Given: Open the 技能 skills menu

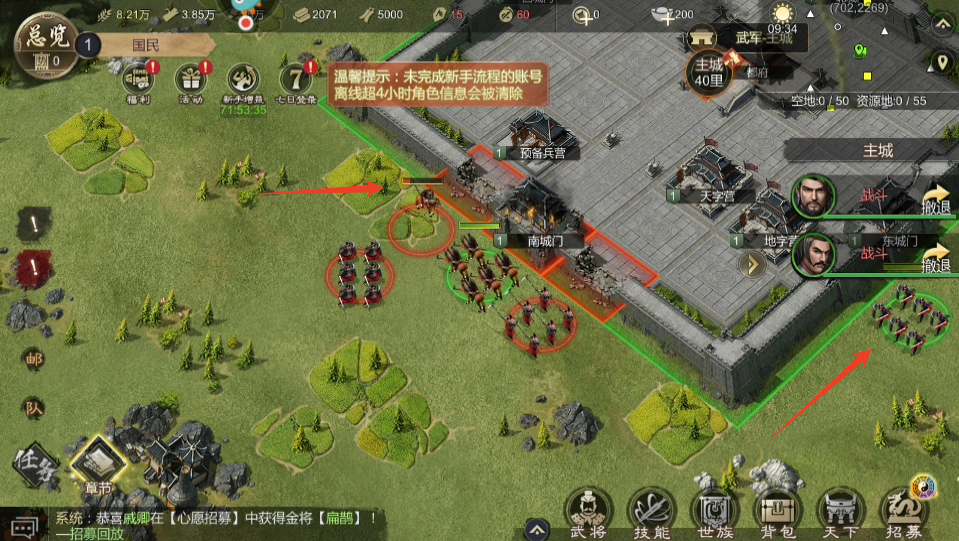Looking at the screenshot, I should (650, 511).
